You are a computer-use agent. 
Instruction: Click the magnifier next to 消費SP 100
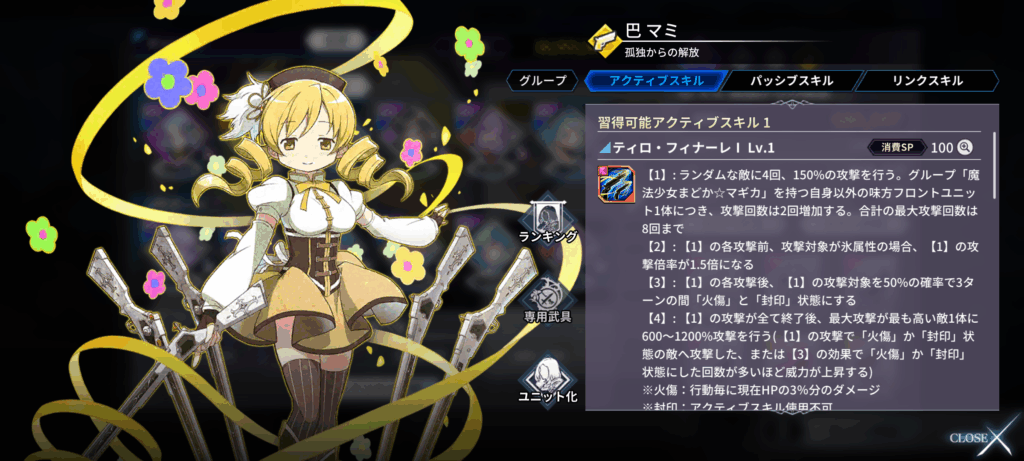(x=966, y=147)
